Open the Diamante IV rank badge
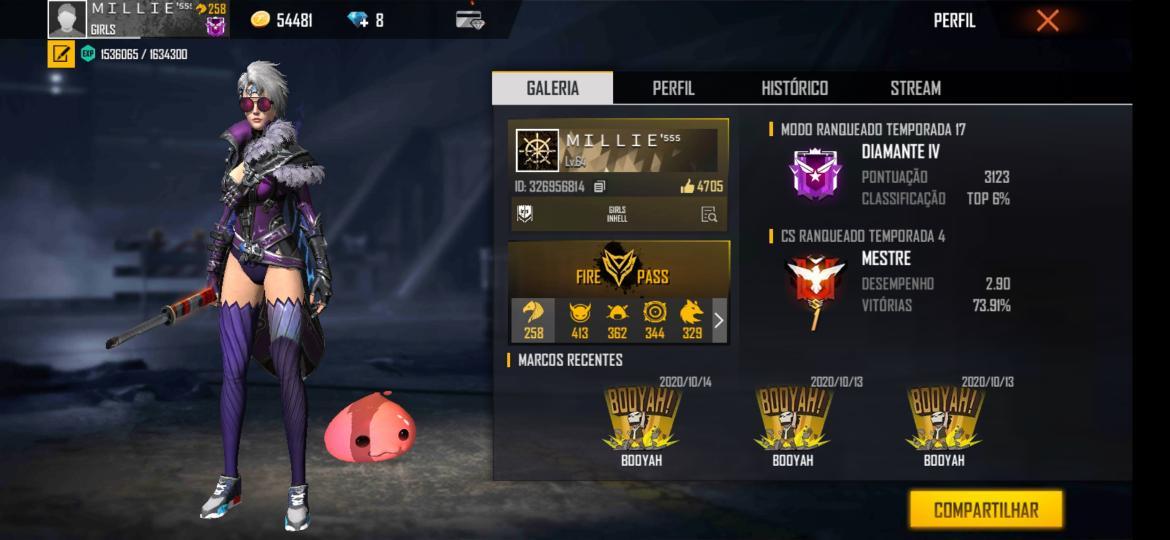The height and width of the screenshot is (540, 1170). [817, 174]
